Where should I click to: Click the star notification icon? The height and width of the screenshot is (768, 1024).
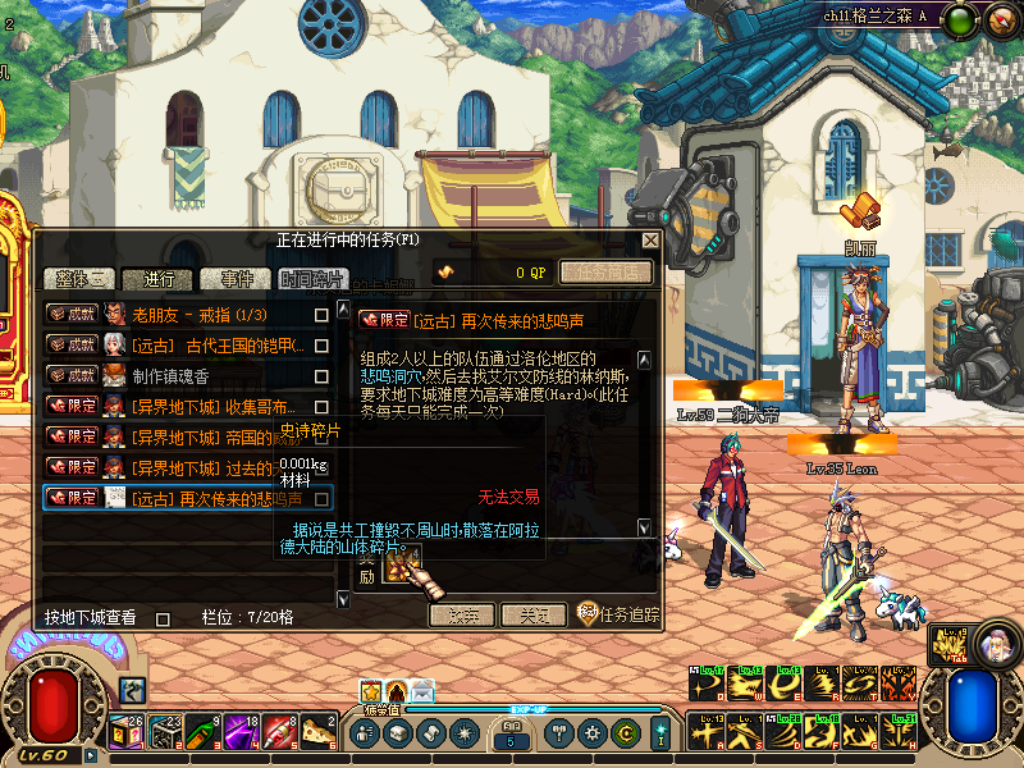(371, 690)
